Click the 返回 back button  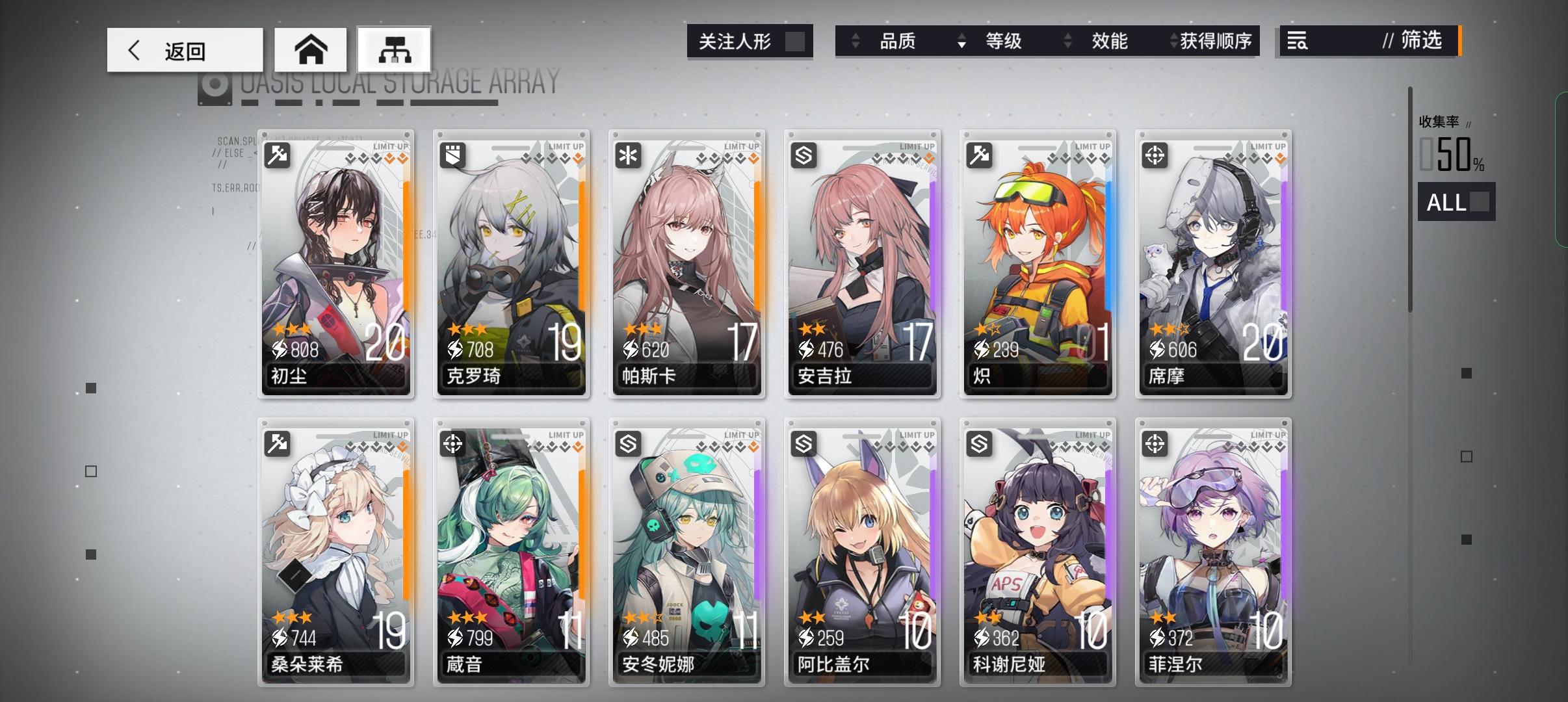184,49
